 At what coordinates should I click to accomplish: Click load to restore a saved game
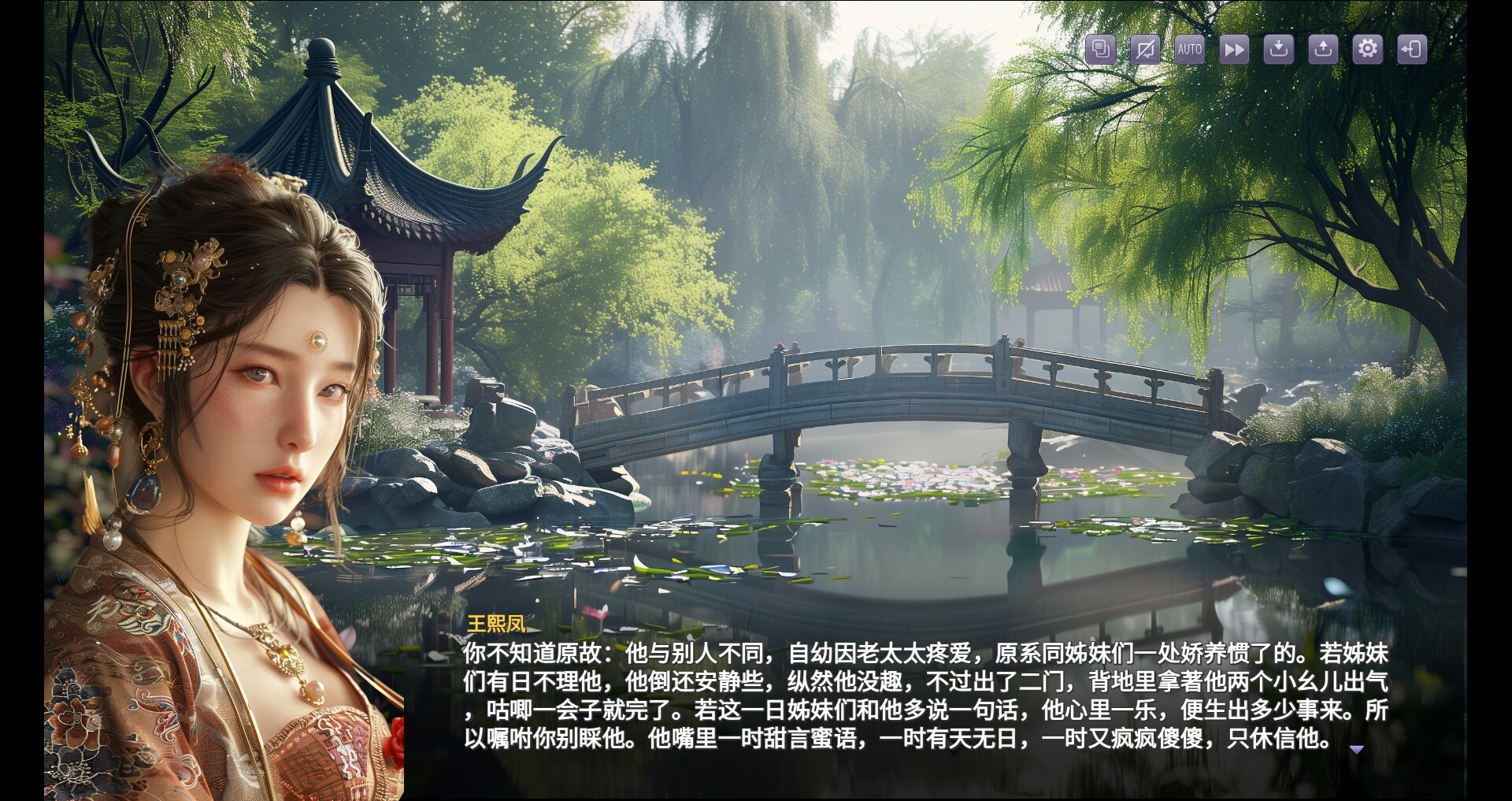[1323, 50]
